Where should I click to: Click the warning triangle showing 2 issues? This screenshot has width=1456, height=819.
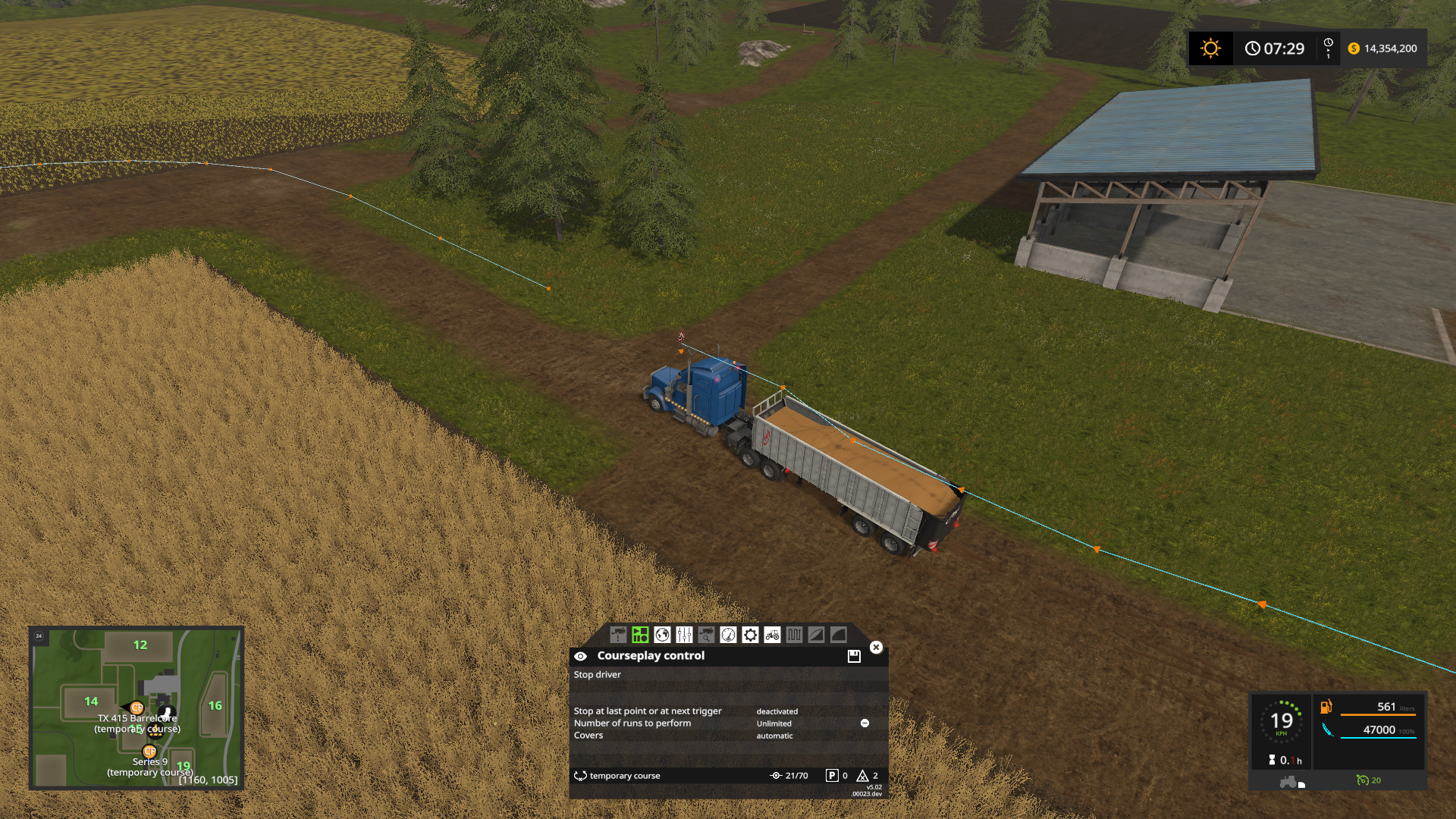coord(862,776)
